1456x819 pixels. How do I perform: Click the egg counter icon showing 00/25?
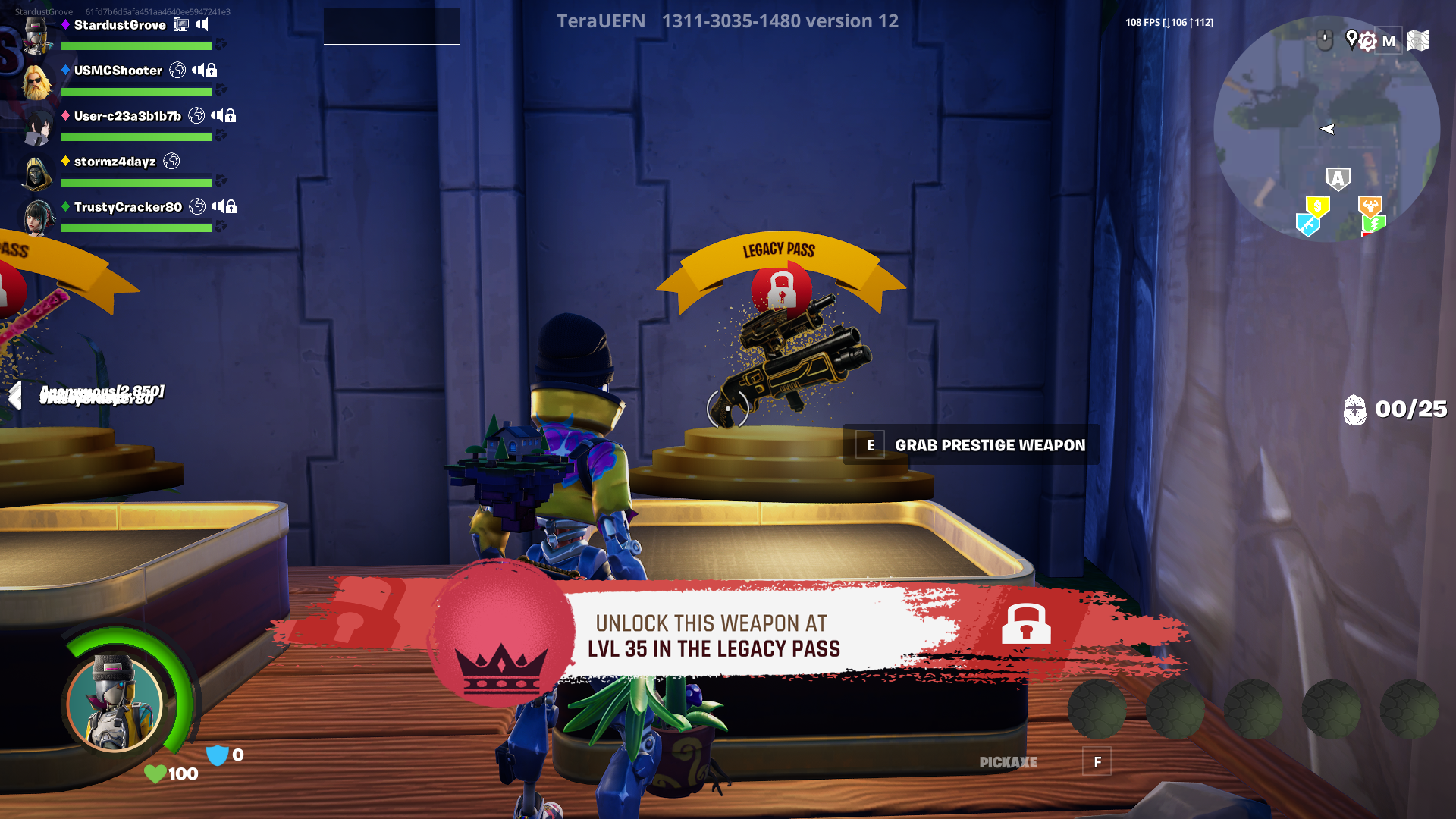(x=1357, y=409)
